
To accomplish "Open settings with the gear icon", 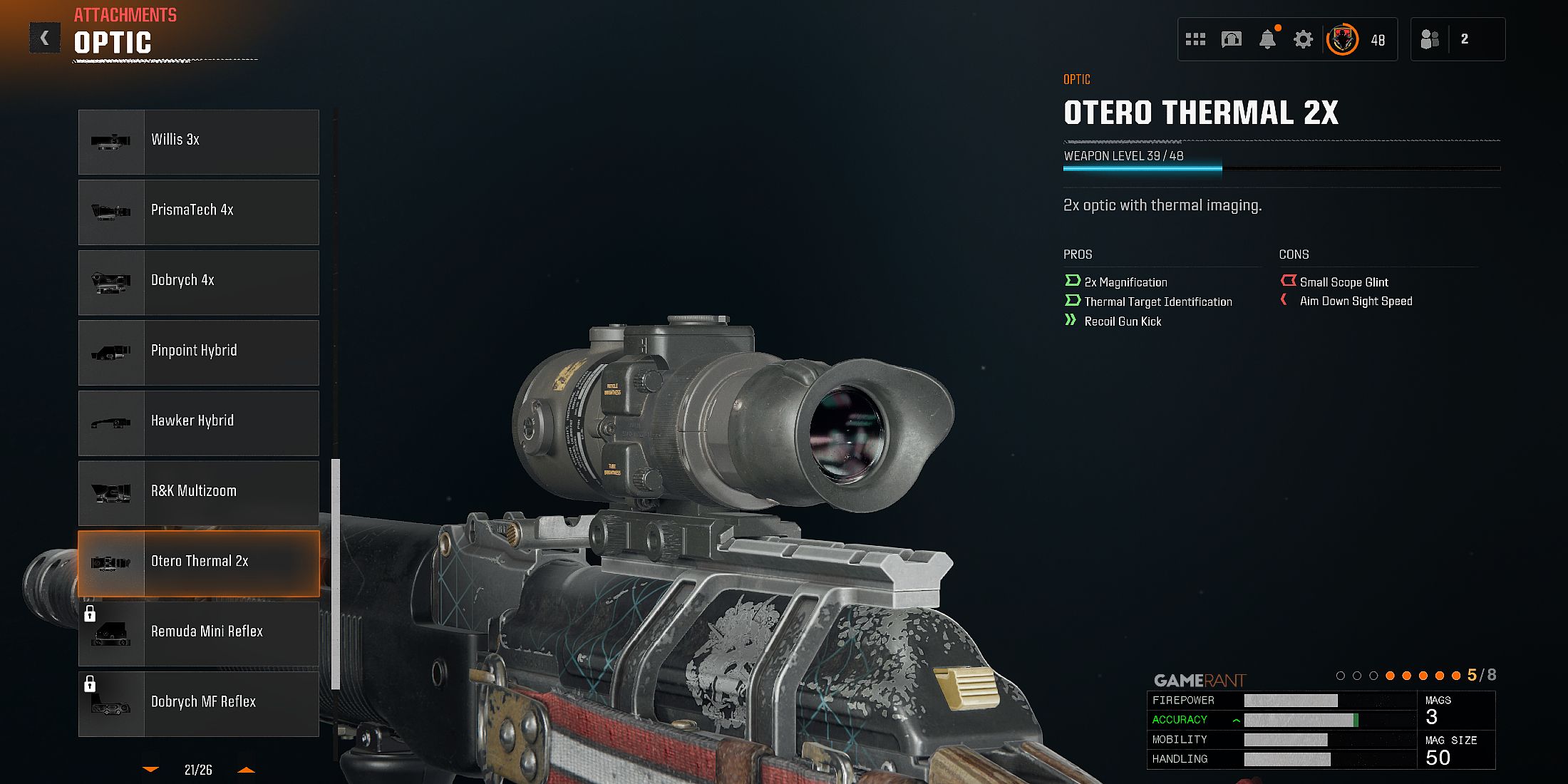I will 1303,39.
